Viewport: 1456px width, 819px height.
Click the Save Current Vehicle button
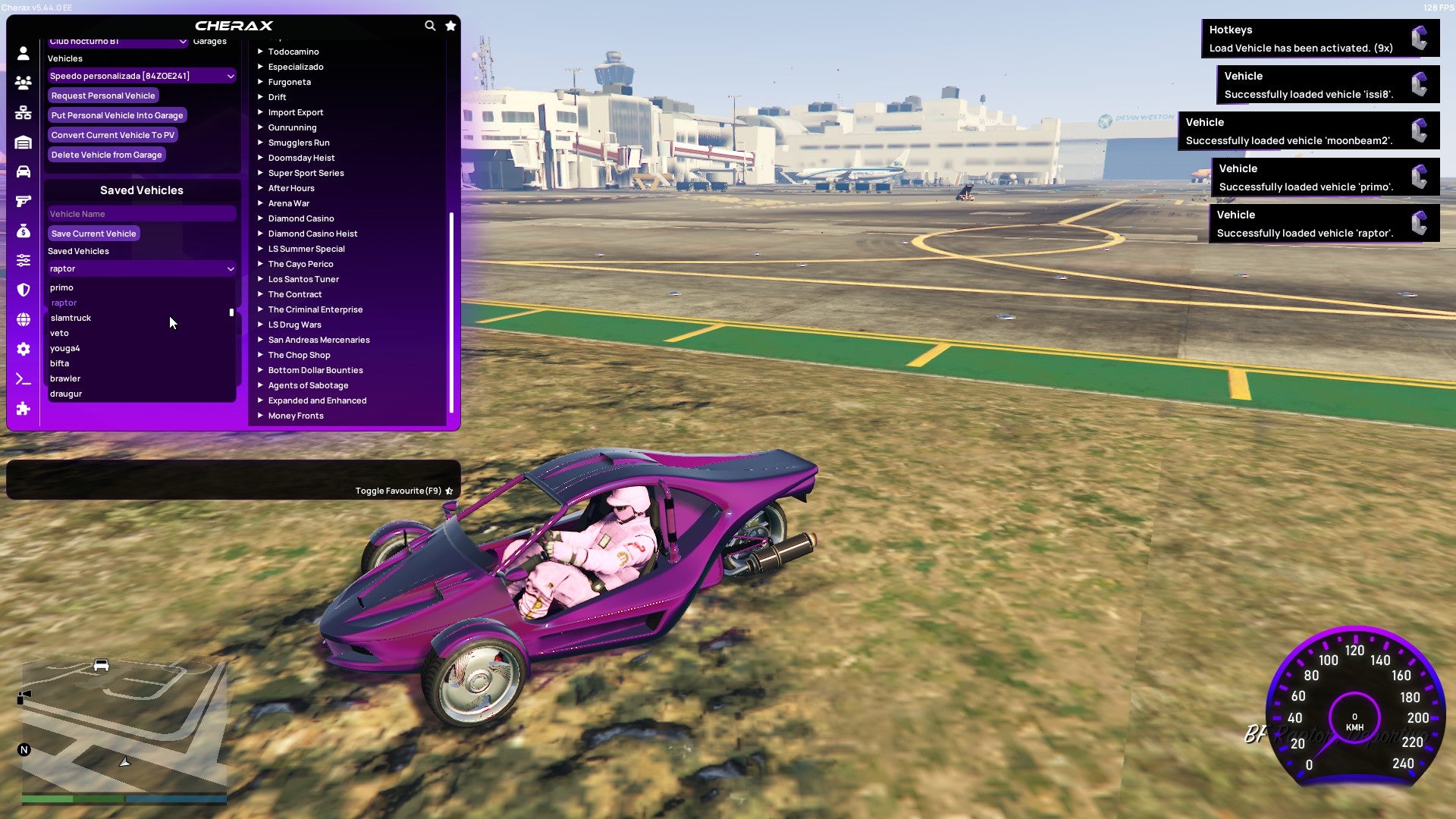point(93,234)
